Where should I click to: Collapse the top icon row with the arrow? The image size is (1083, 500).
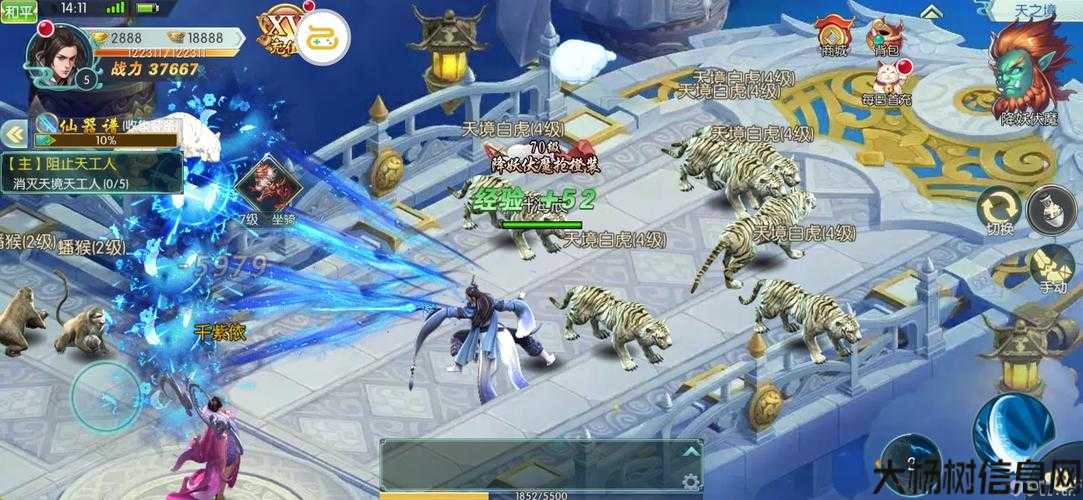[930, 12]
